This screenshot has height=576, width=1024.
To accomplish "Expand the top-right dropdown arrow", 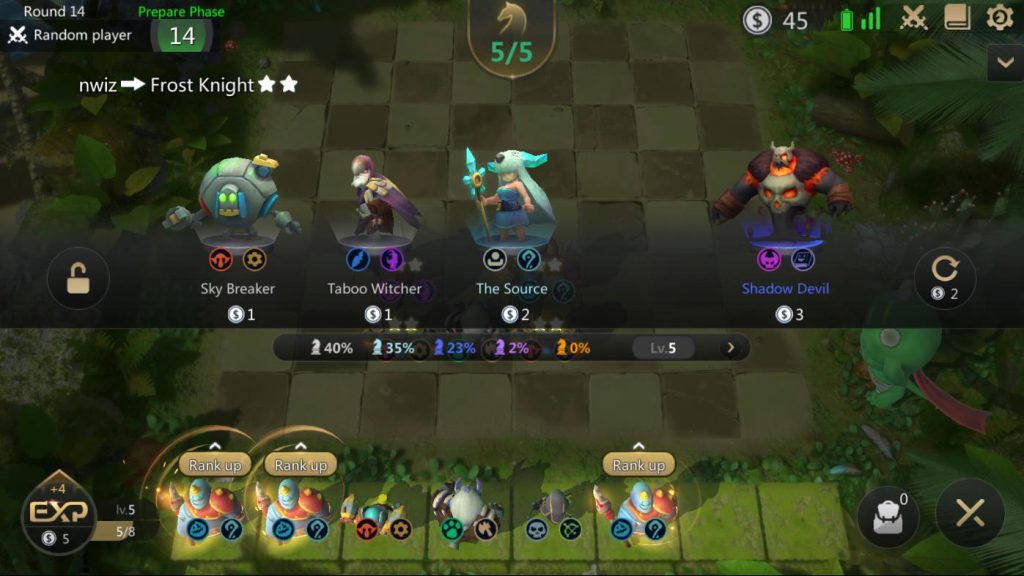I will tap(1004, 63).
